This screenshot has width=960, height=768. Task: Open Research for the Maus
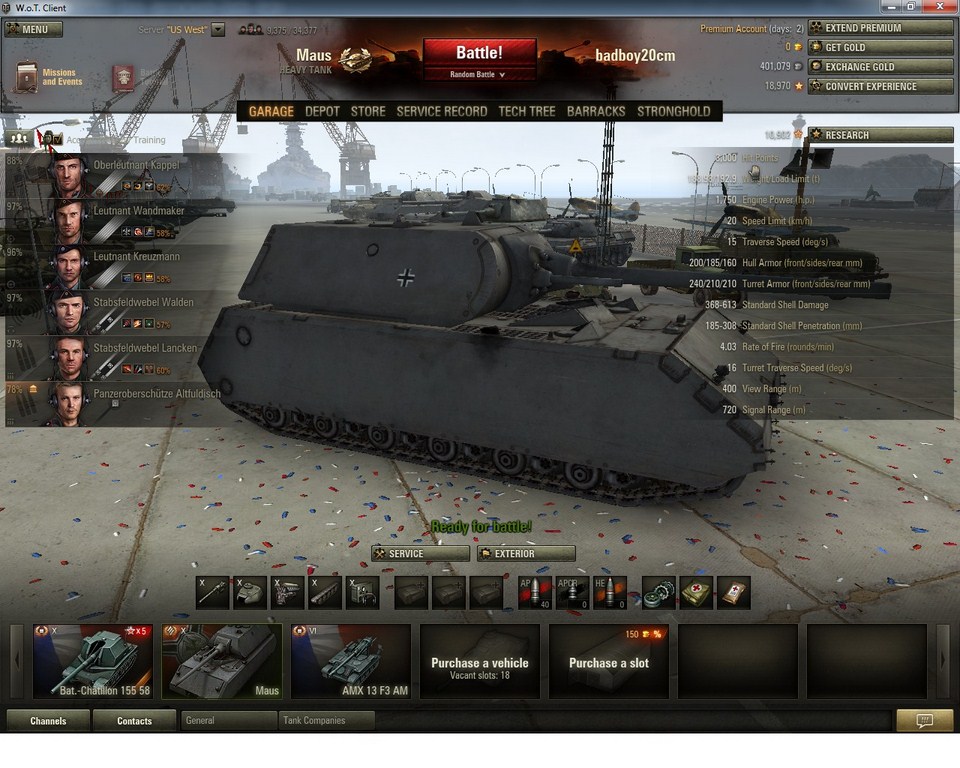click(x=880, y=135)
